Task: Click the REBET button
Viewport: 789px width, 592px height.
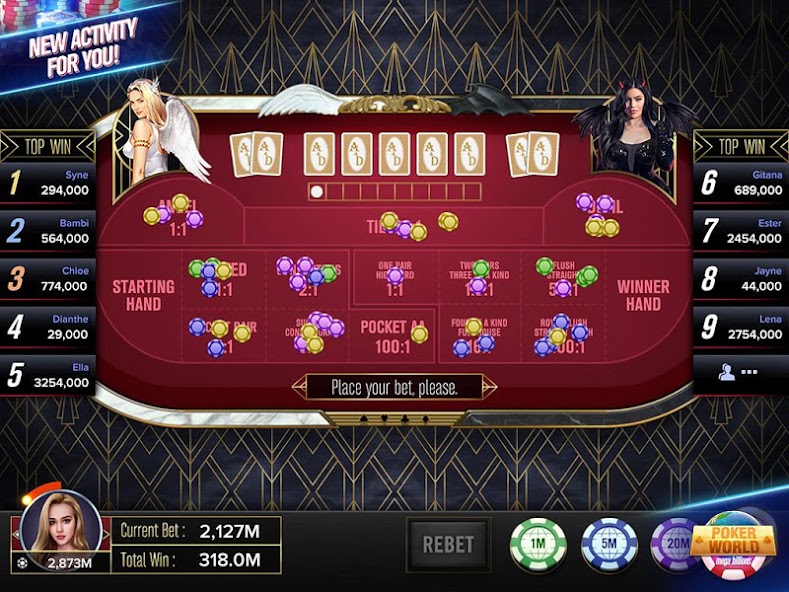Action: 448,545
